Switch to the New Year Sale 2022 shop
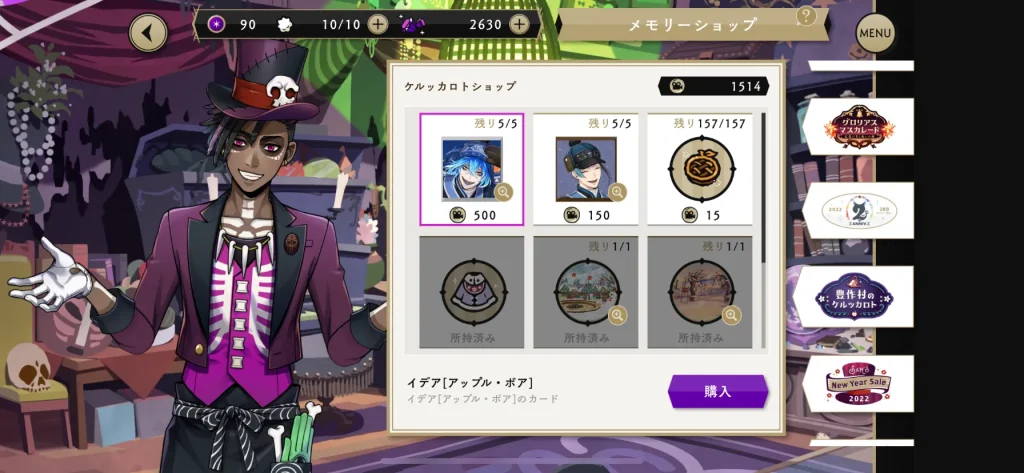1024x473 pixels. [858, 383]
